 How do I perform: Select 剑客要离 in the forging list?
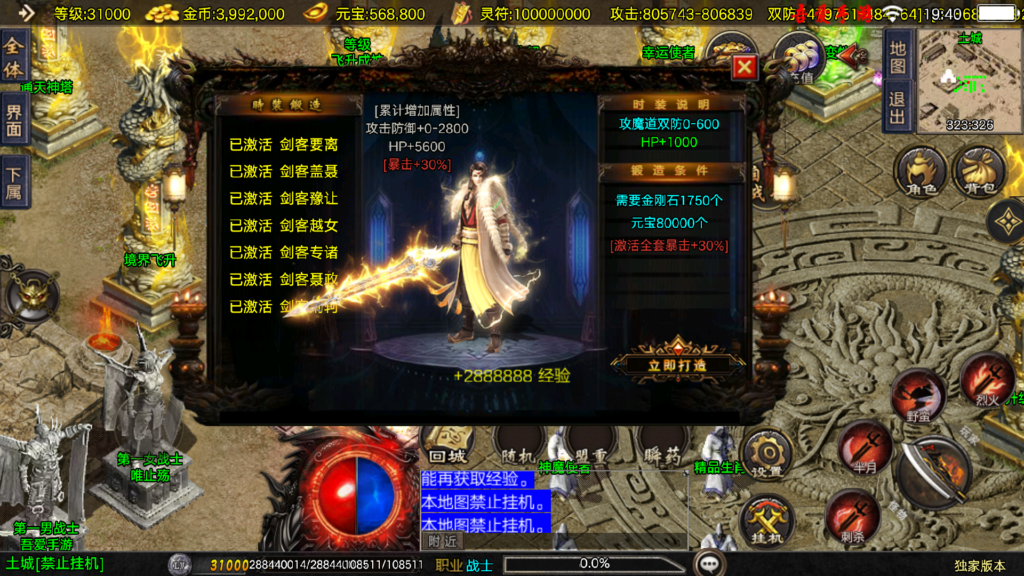[x=284, y=144]
